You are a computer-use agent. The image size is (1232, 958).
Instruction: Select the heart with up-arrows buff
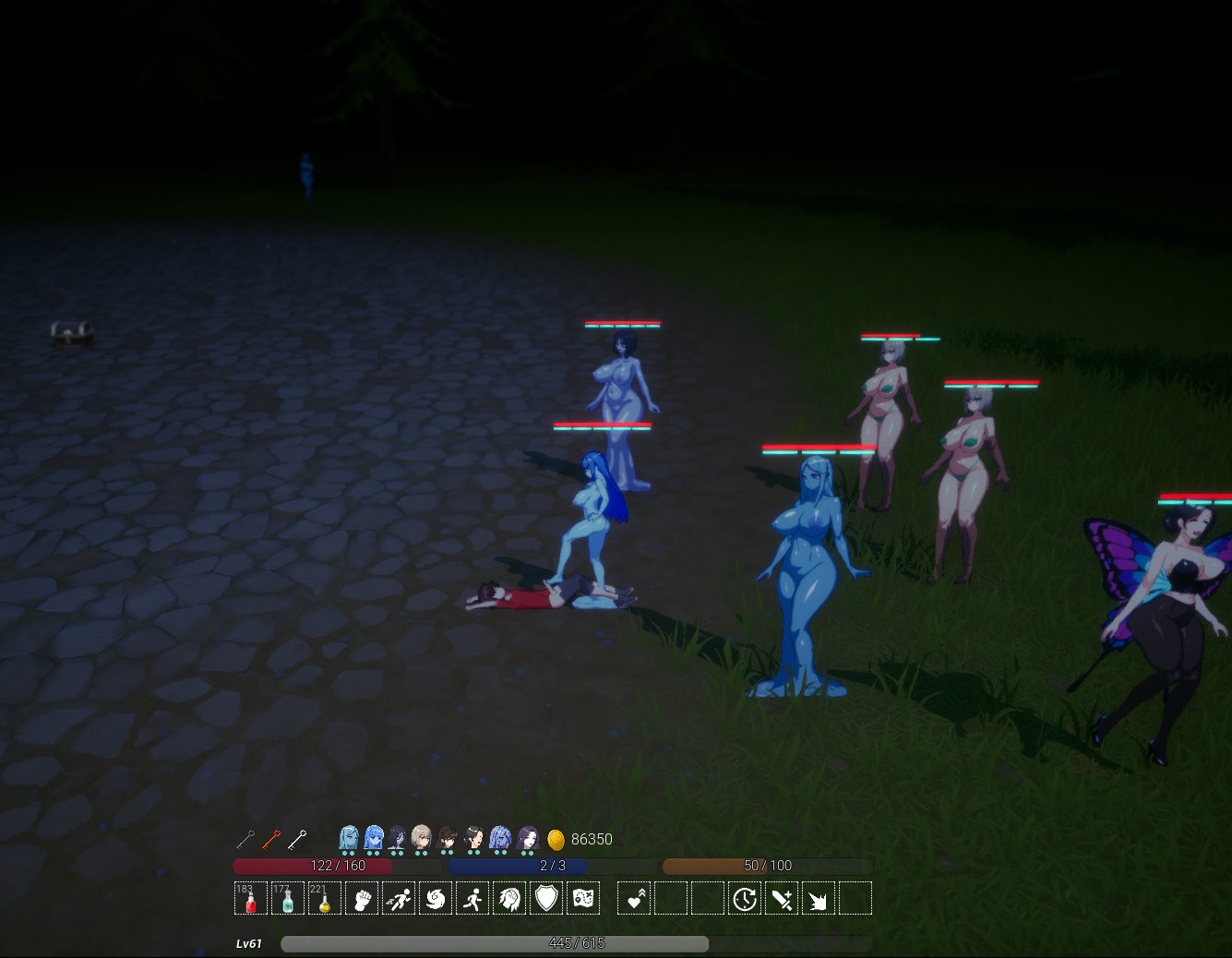tap(634, 898)
